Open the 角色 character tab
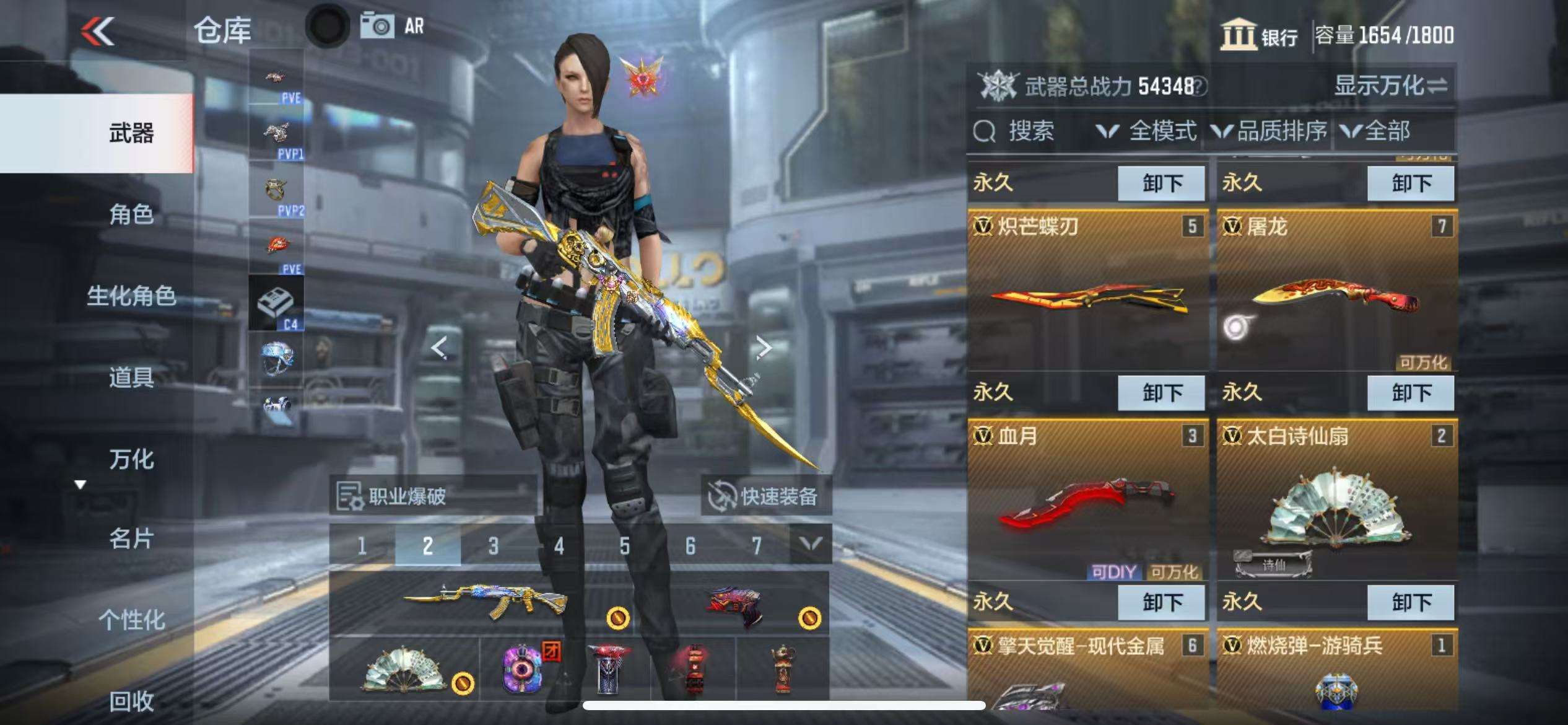This screenshot has height=725, width=1568. coord(131,214)
